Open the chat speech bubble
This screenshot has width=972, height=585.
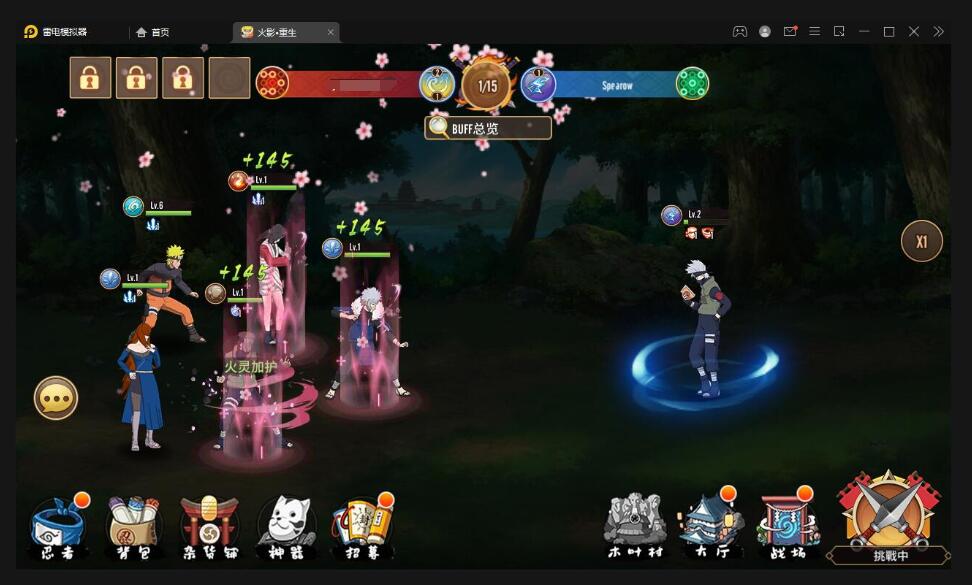56,398
